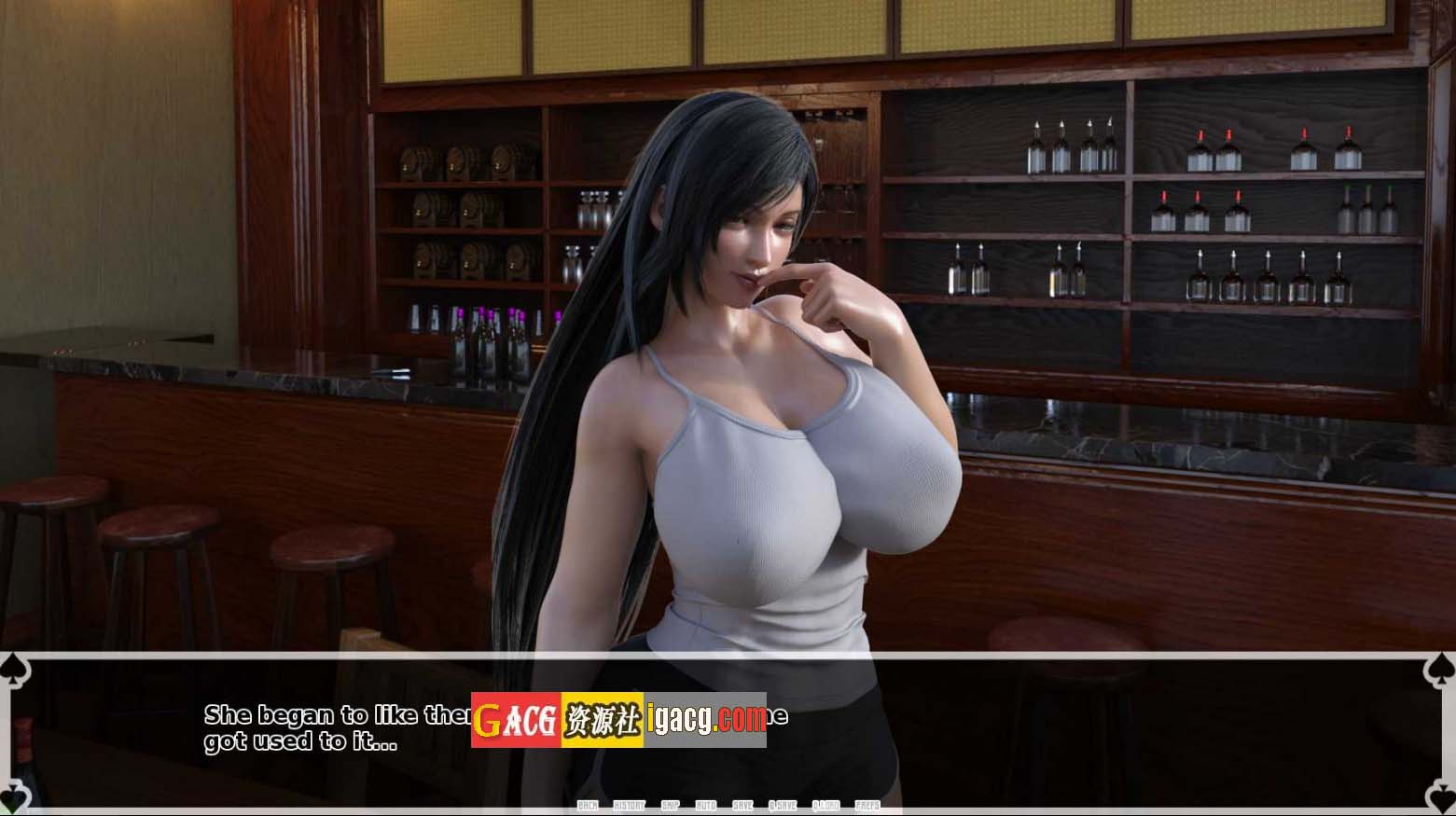Open the Save game screen
The image size is (1456, 816).
tap(742, 806)
